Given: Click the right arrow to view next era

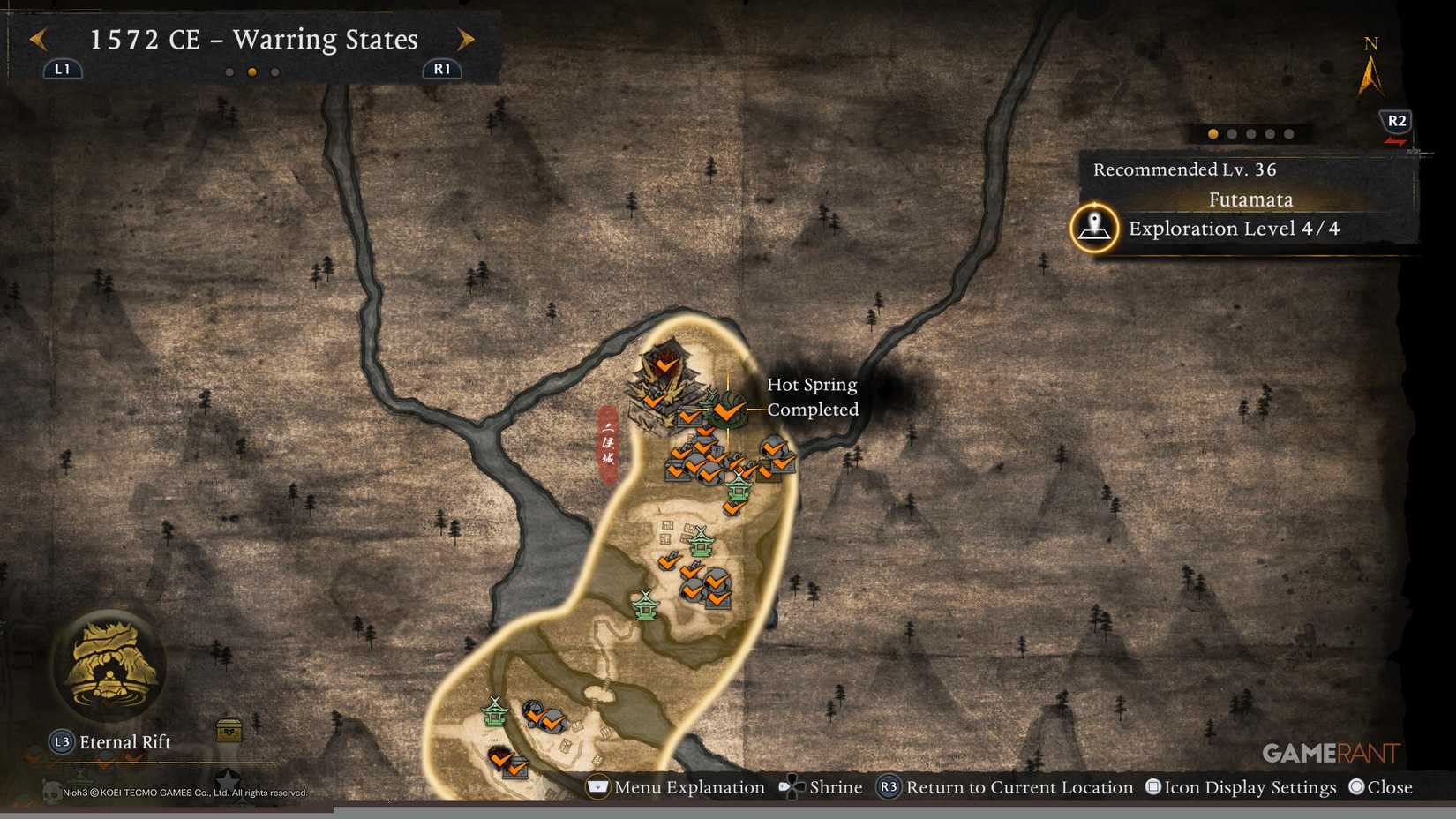Looking at the screenshot, I should pyautogui.click(x=466, y=39).
